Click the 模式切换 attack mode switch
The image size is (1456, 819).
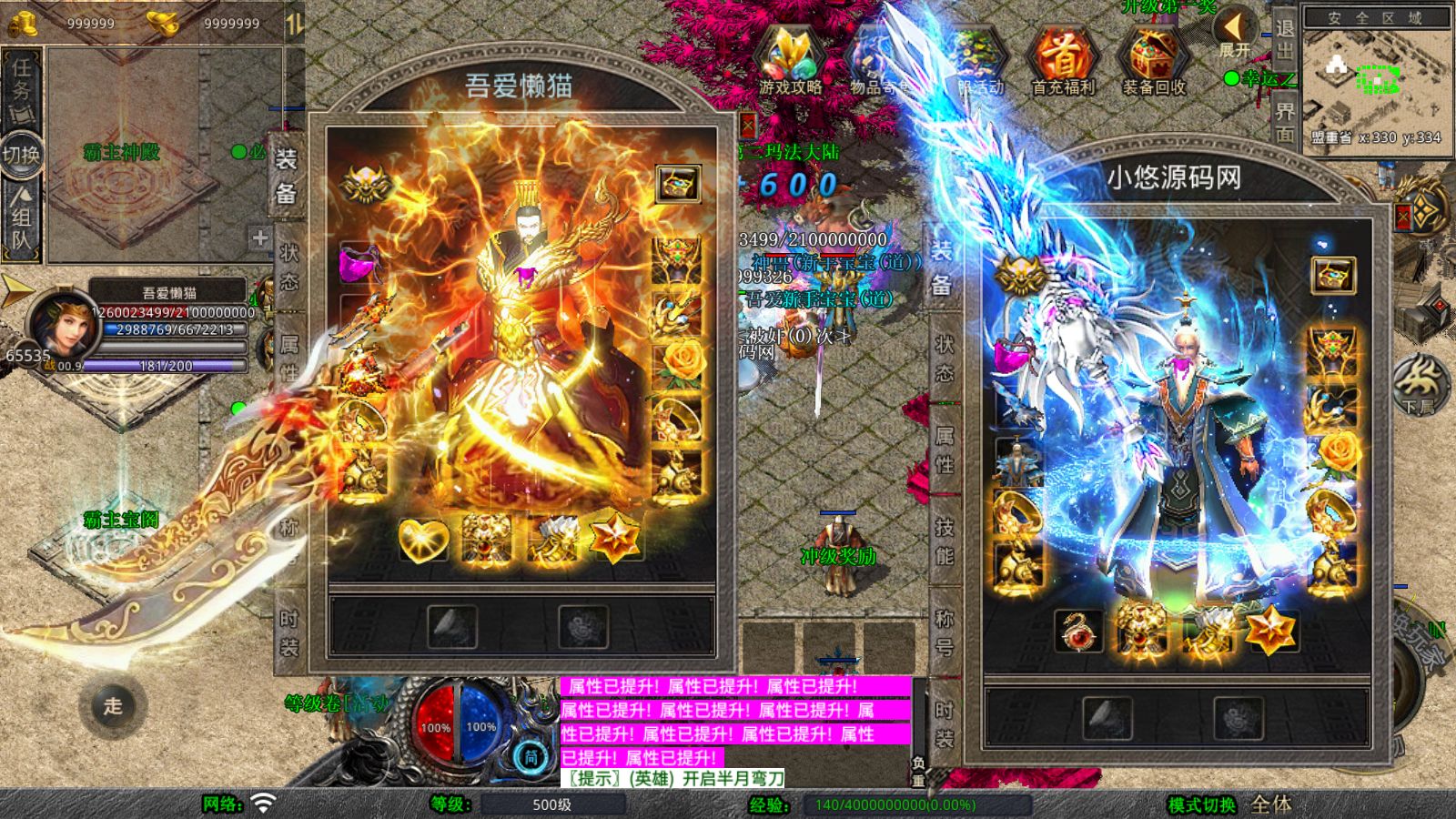1202,804
